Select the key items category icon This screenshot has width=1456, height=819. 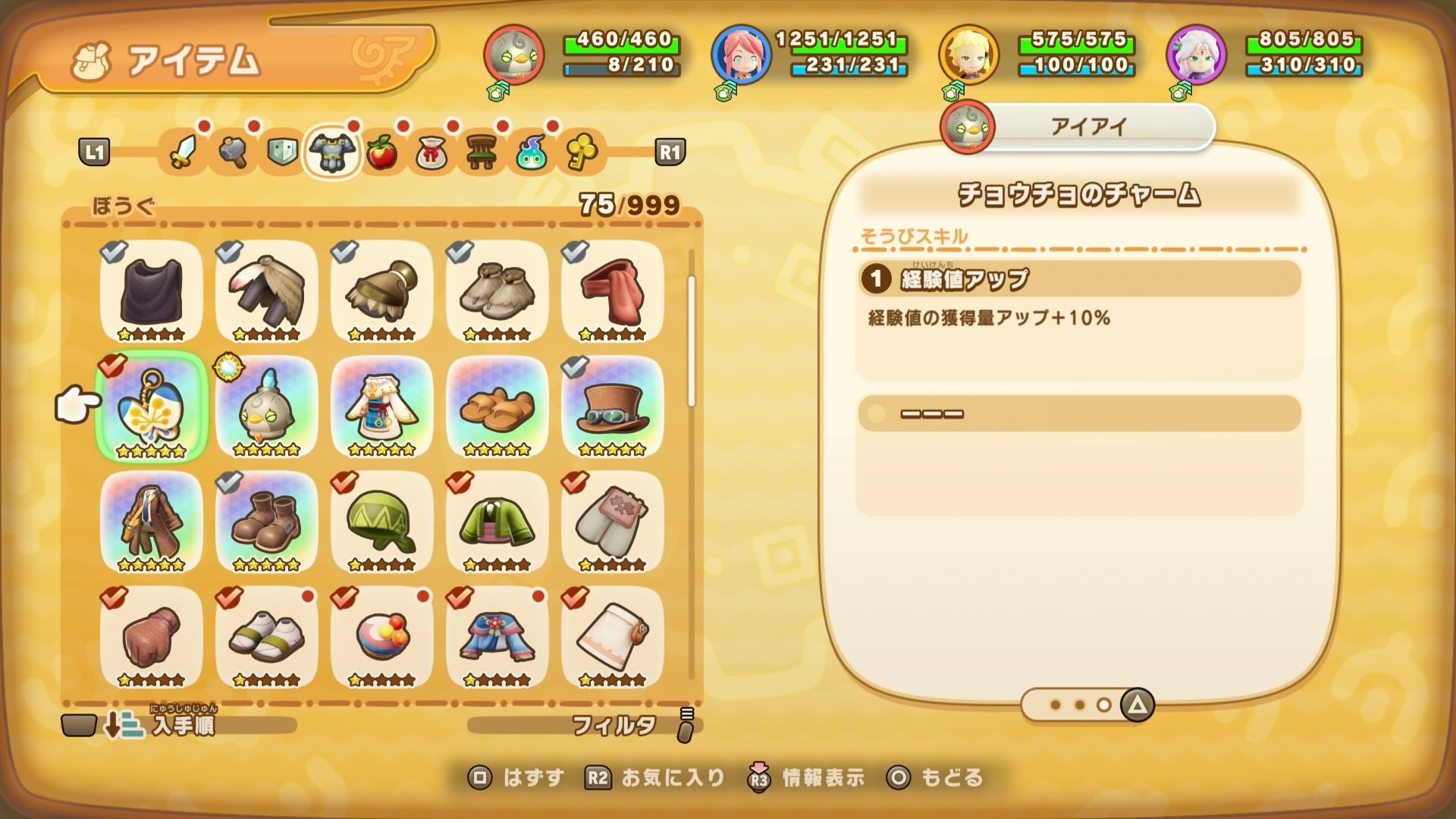(x=582, y=153)
